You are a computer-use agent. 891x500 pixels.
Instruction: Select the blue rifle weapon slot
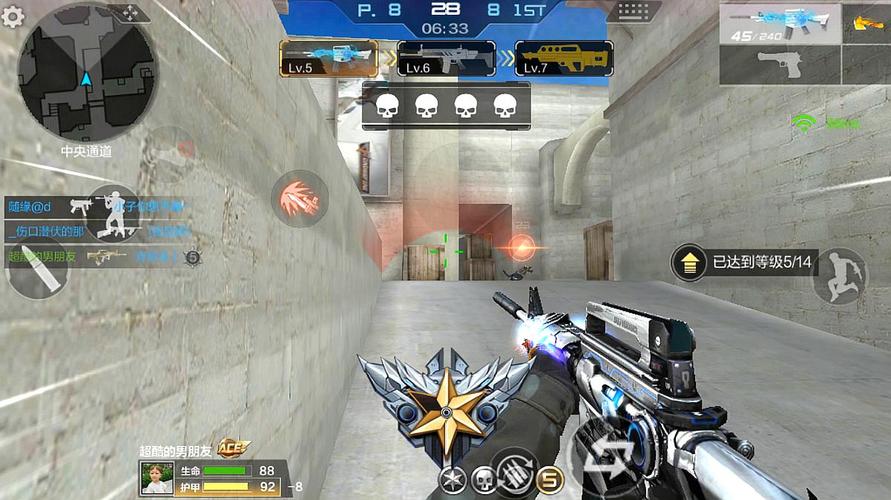(780, 22)
